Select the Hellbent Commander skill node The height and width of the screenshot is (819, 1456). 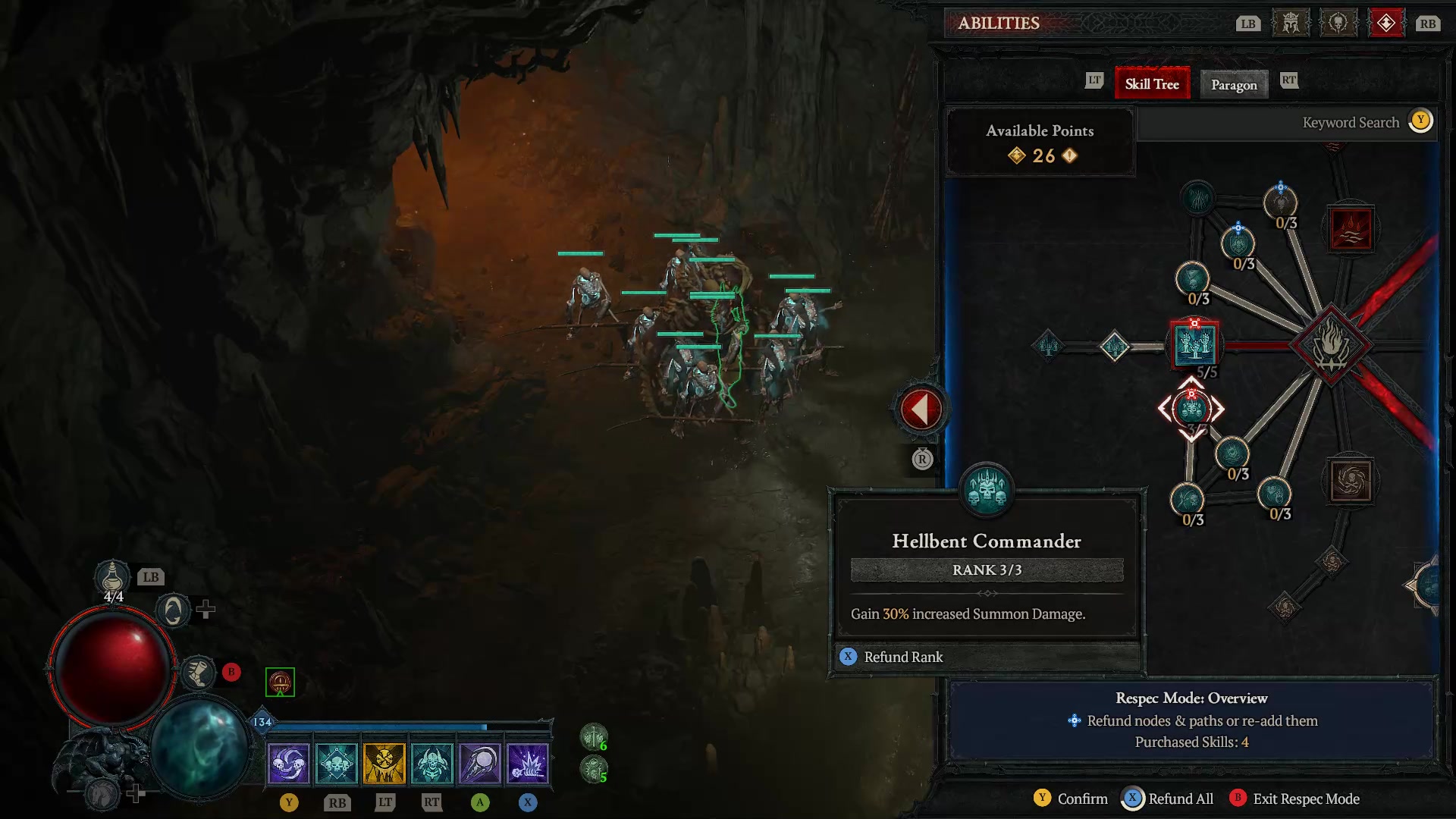coord(1191,409)
